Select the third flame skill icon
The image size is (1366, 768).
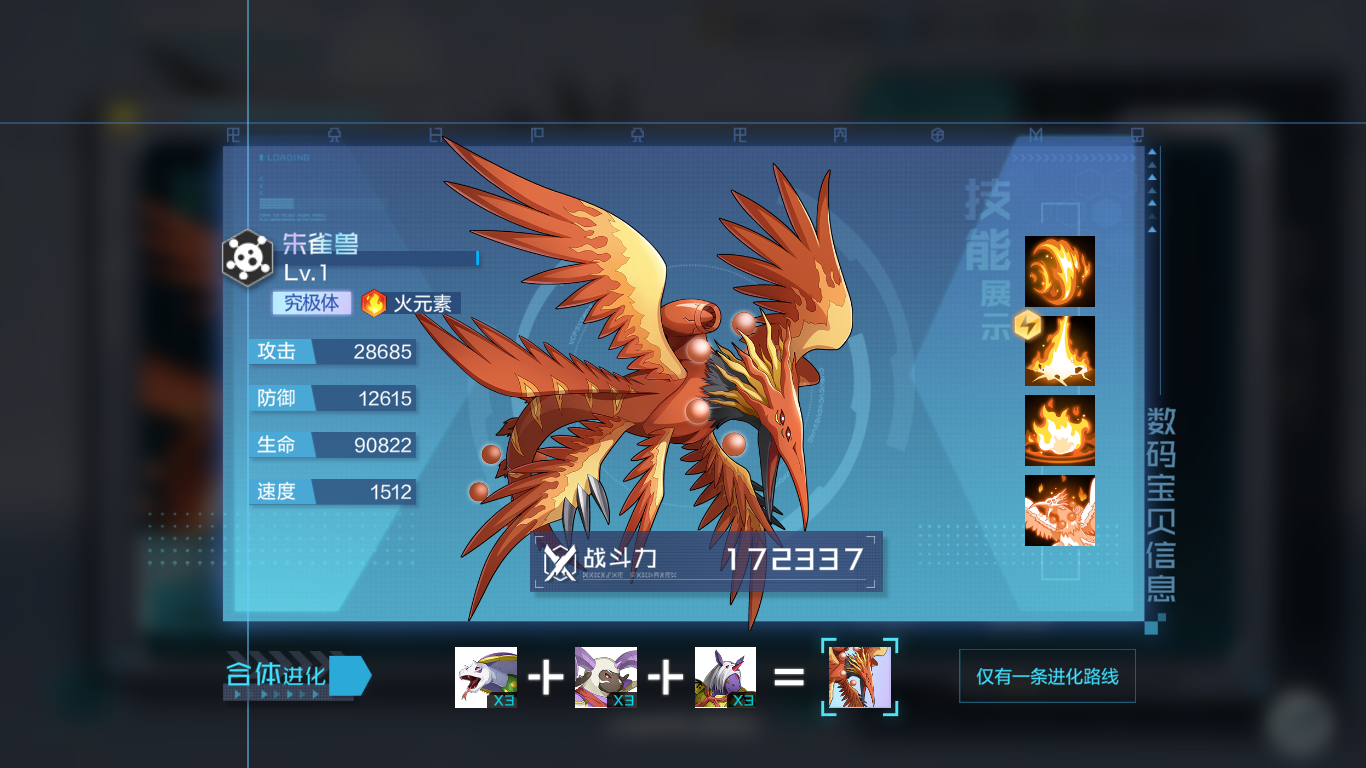point(1059,432)
